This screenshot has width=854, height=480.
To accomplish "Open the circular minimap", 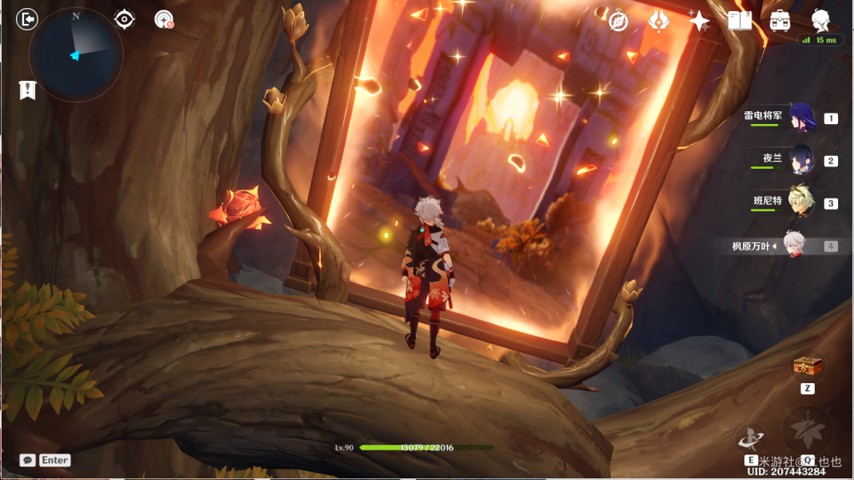I will click(76, 55).
